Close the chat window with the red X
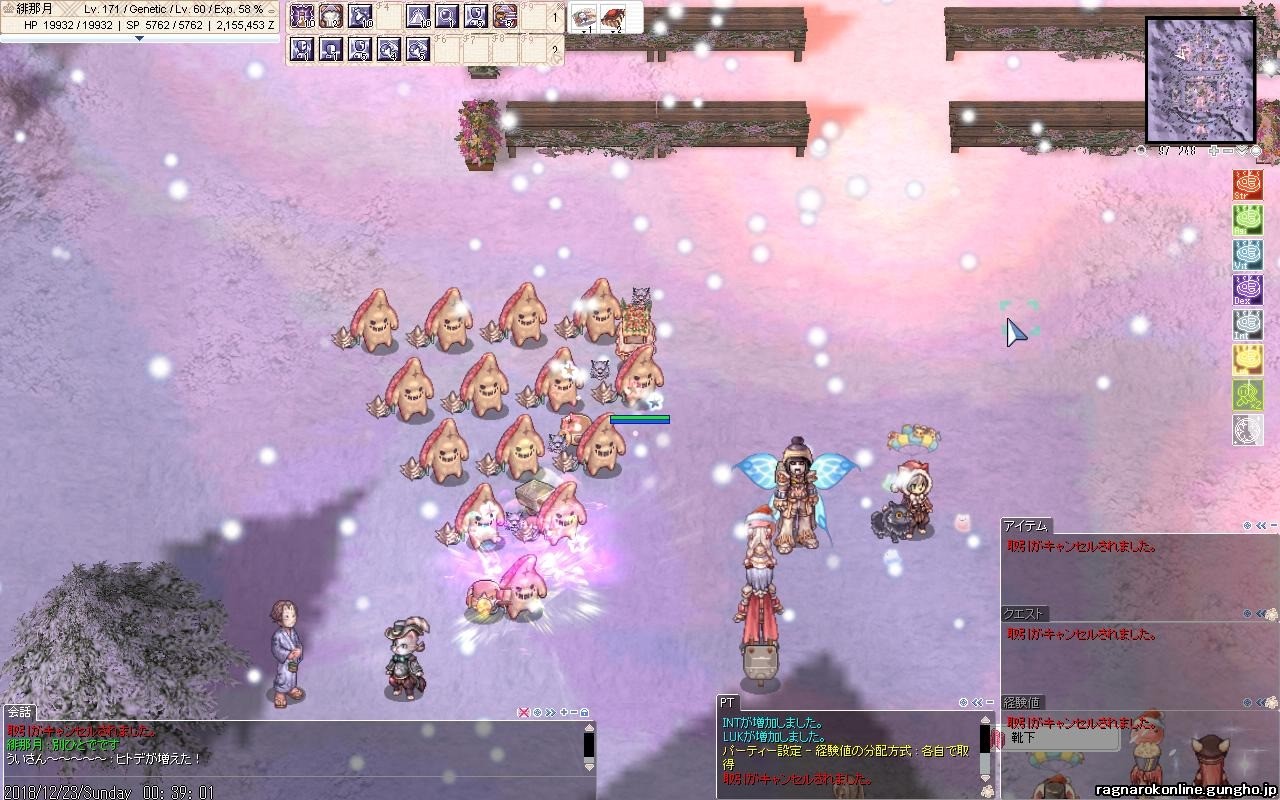 click(523, 712)
